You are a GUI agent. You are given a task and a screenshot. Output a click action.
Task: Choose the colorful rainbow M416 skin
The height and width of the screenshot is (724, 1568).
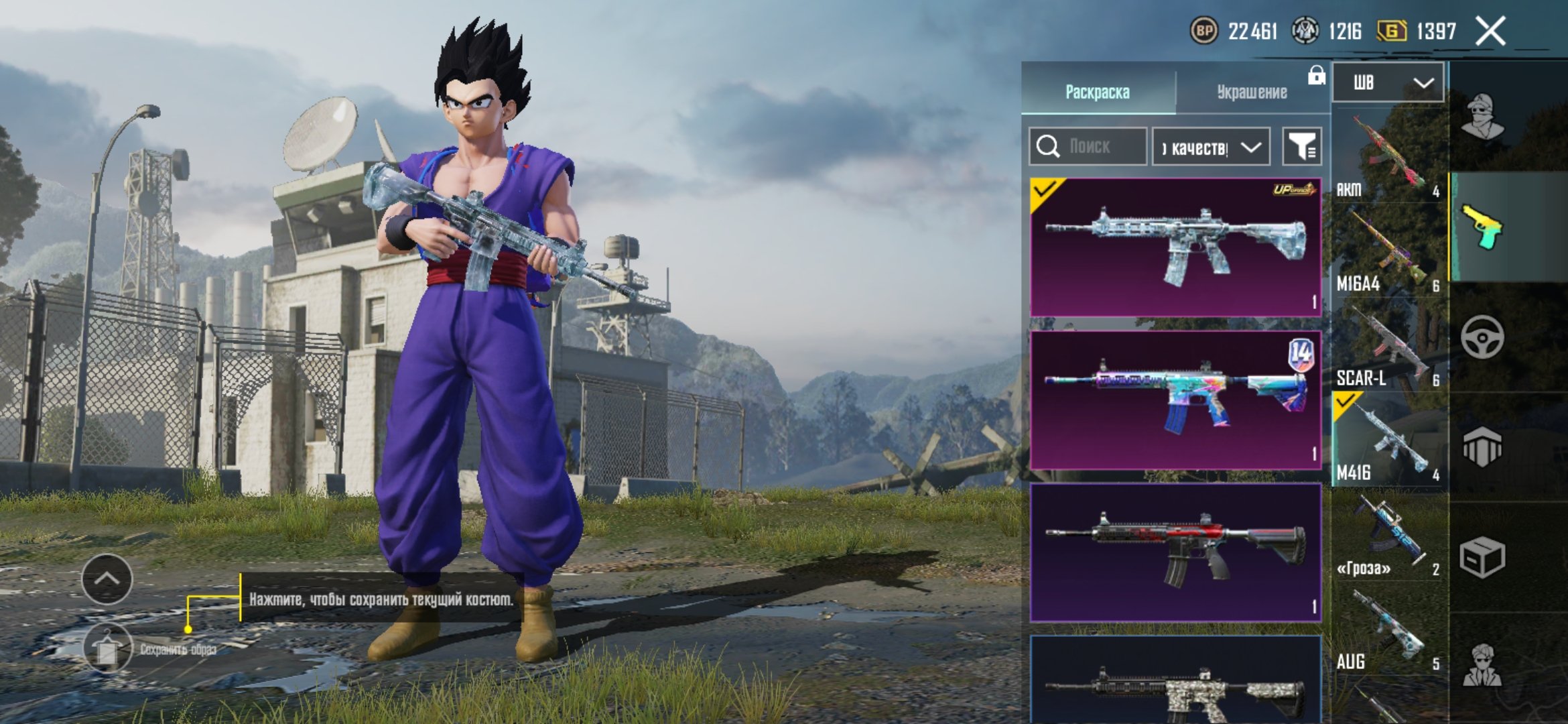1175,400
